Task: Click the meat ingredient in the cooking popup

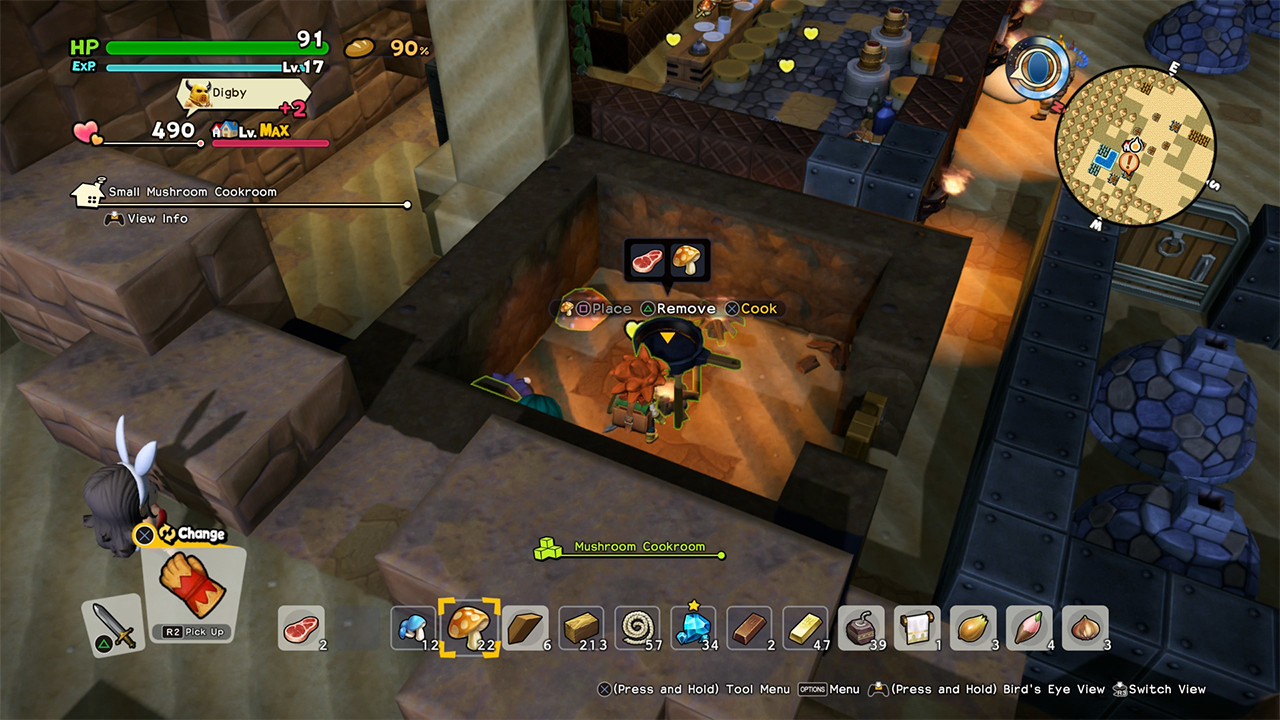Action: pyautogui.click(x=647, y=261)
